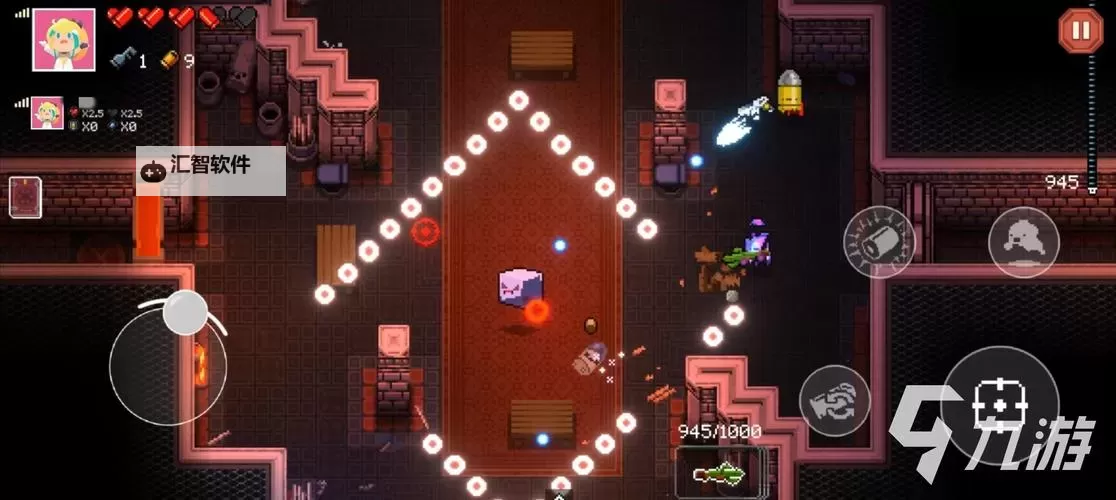Screen dimensions: 1116x500
Task: Activate the blank shell button
Action: tap(879, 241)
